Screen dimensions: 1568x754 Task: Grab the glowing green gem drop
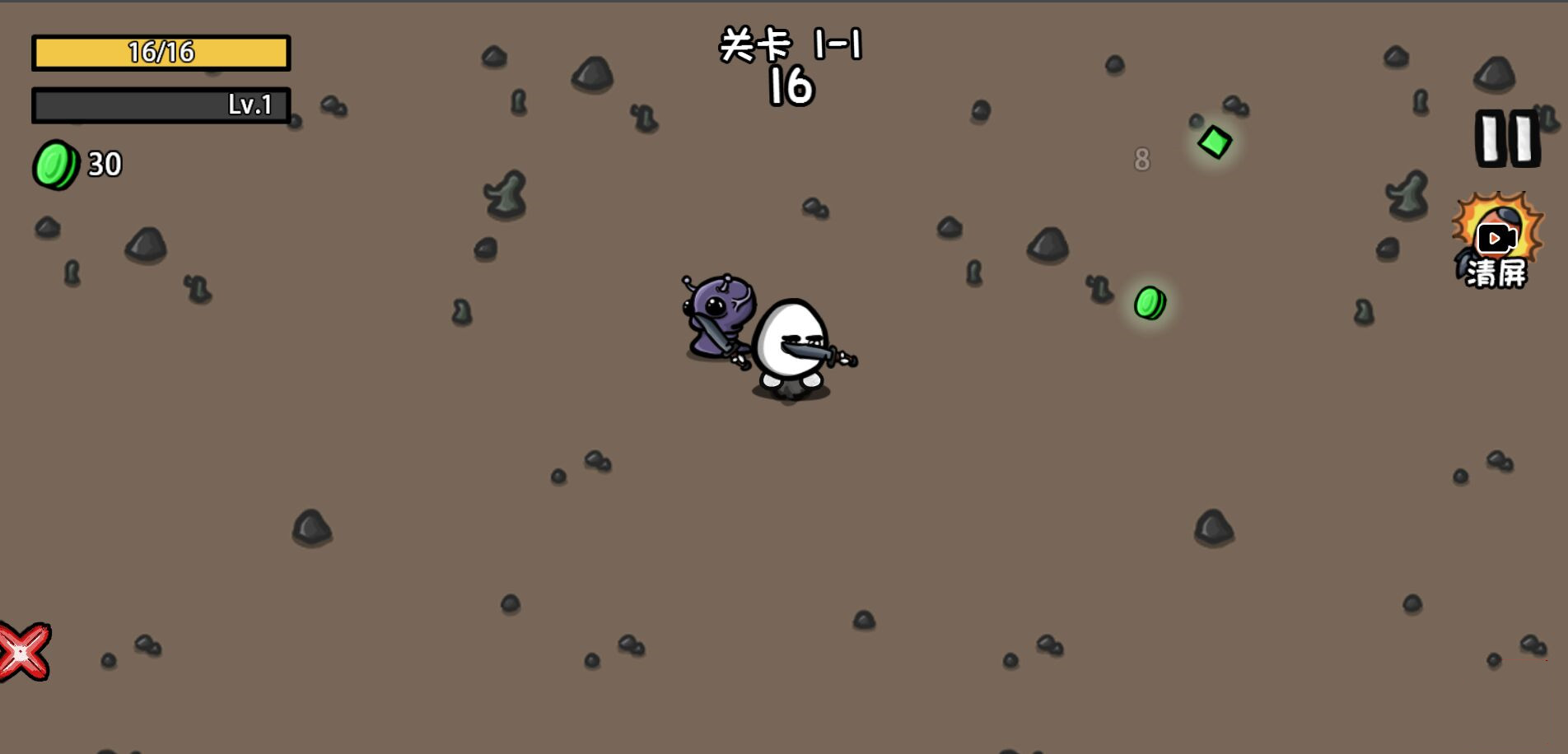(1214, 141)
